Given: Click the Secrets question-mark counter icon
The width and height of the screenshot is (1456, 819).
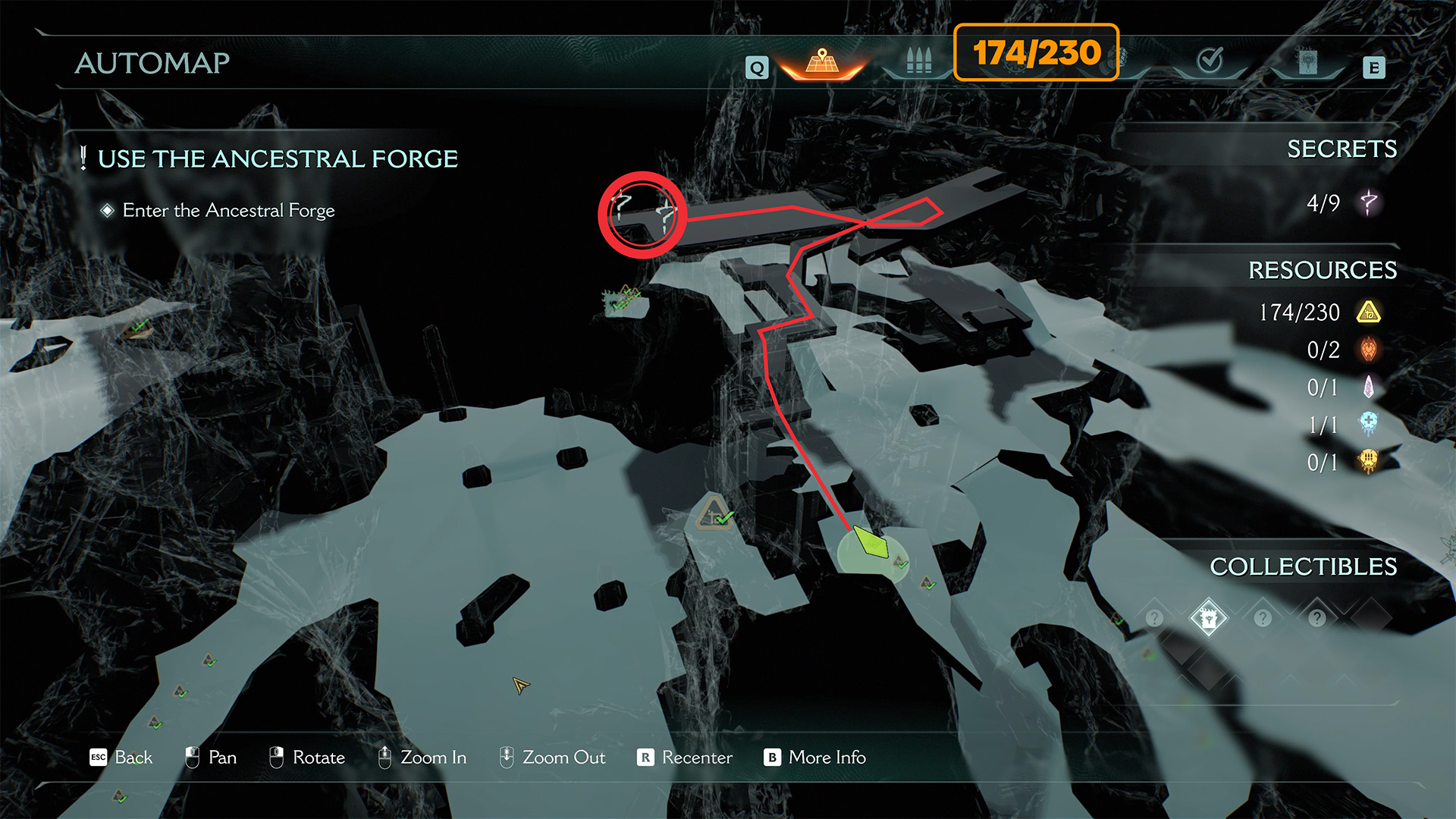Looking at the screenshot, I should tap(1369, 202).
